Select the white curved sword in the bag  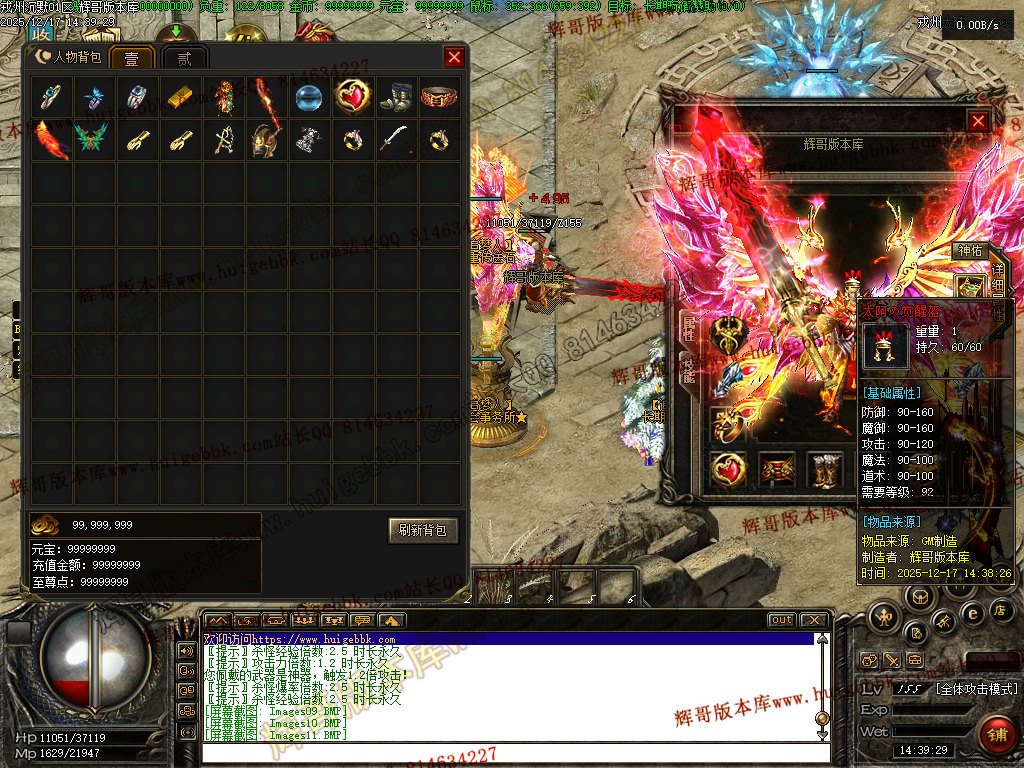(397, 139)
